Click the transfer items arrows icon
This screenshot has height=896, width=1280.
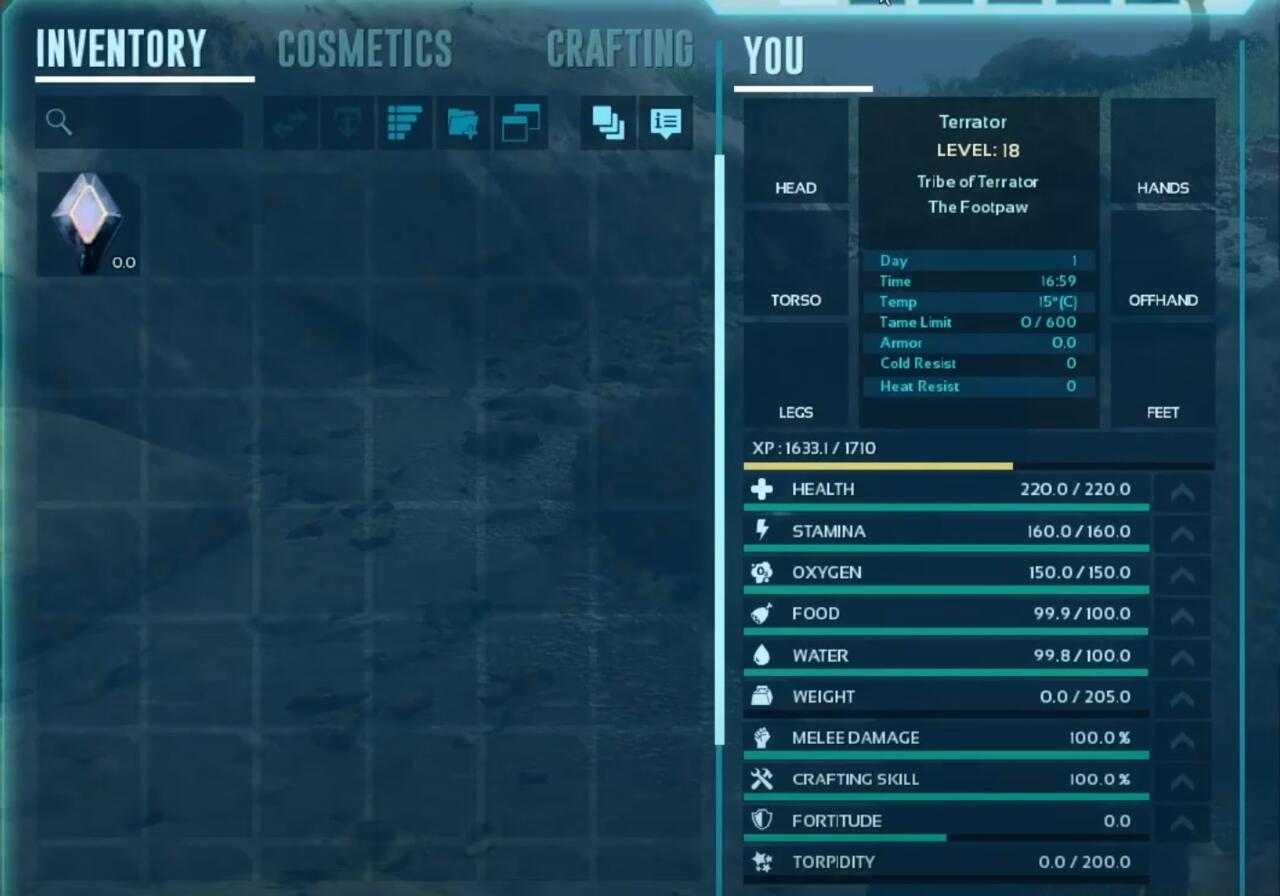(x=287, y=122)
